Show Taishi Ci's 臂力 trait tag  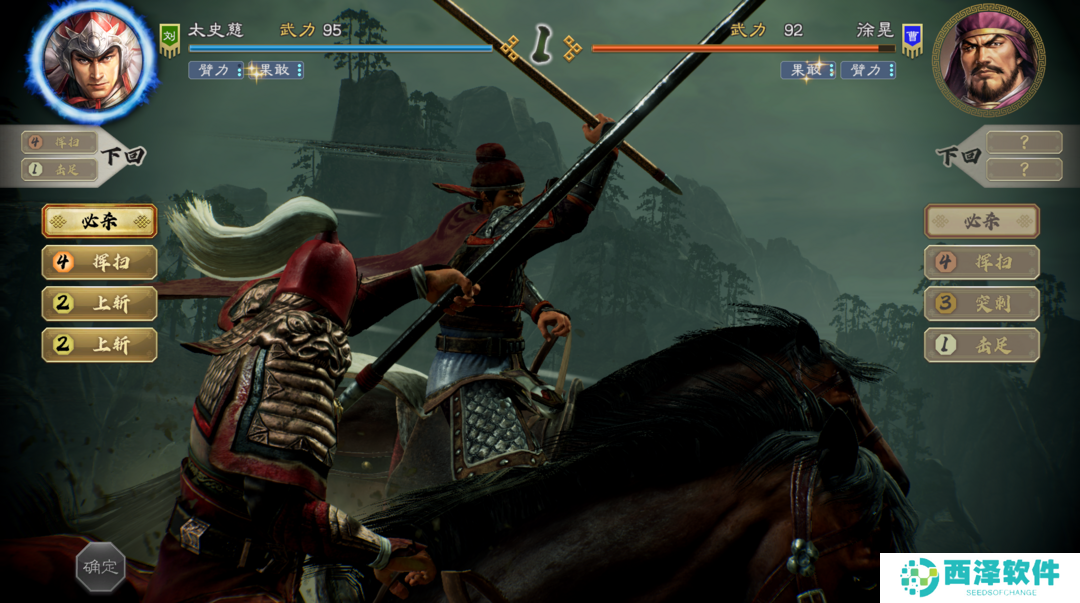pyautogui.click(x=215, y=70)
